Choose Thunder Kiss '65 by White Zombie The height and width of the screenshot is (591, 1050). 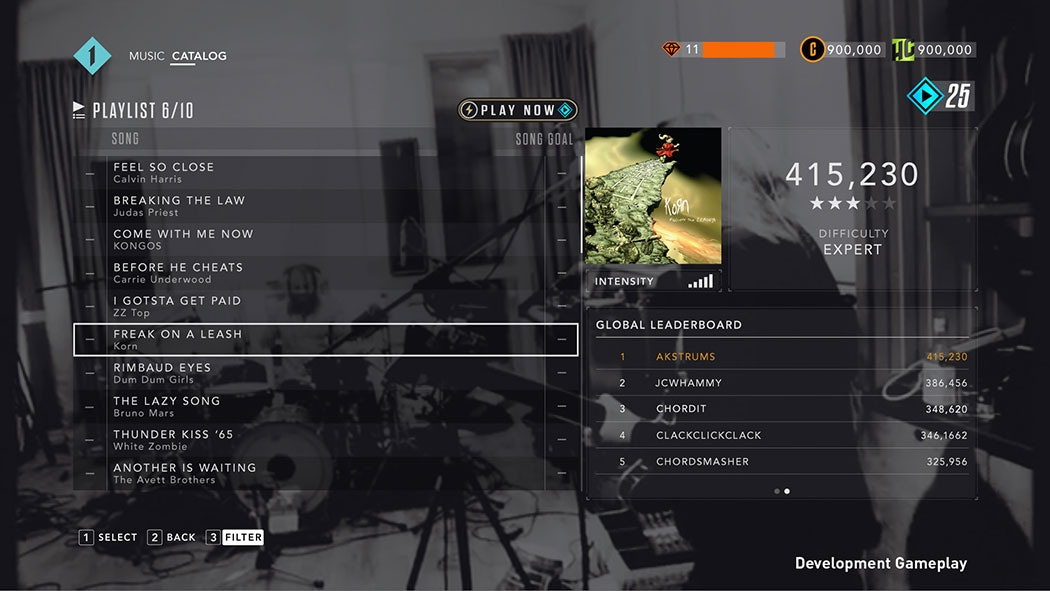coord(325,440)
